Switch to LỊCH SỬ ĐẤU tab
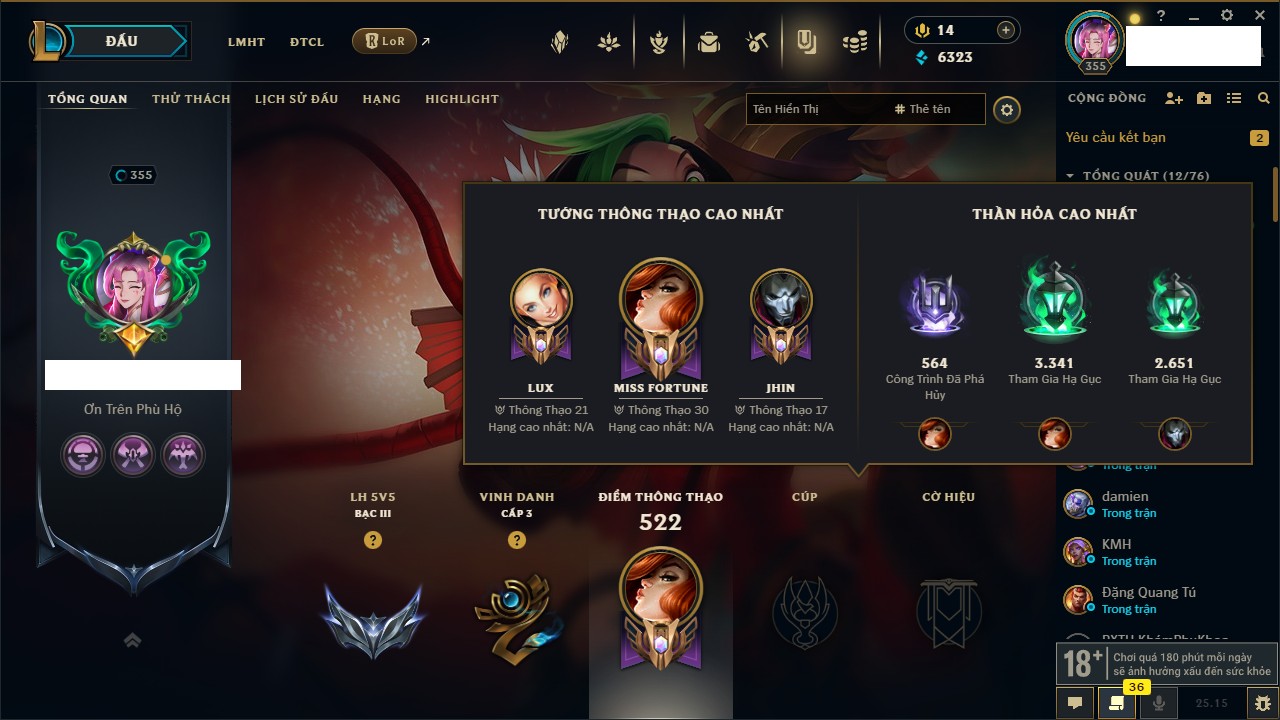The width and height of the screenshot is (1280, 720). [296, 99]
